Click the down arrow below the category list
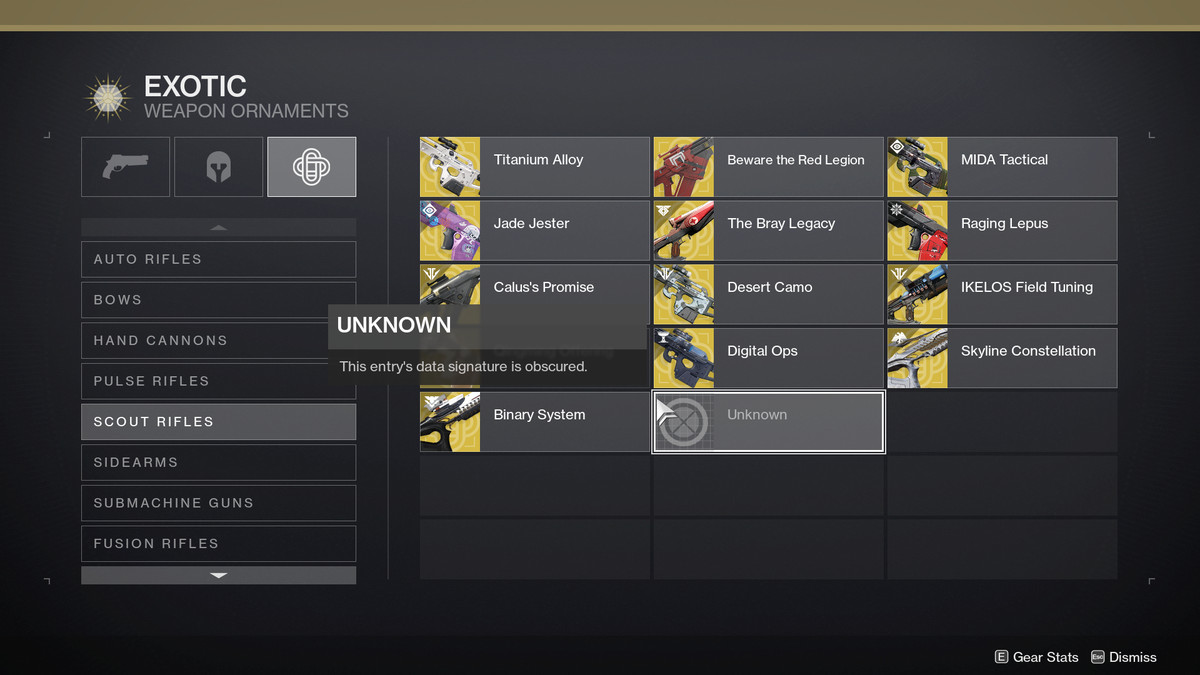Viewport: 1200px width, 675px height. point(218,576)
